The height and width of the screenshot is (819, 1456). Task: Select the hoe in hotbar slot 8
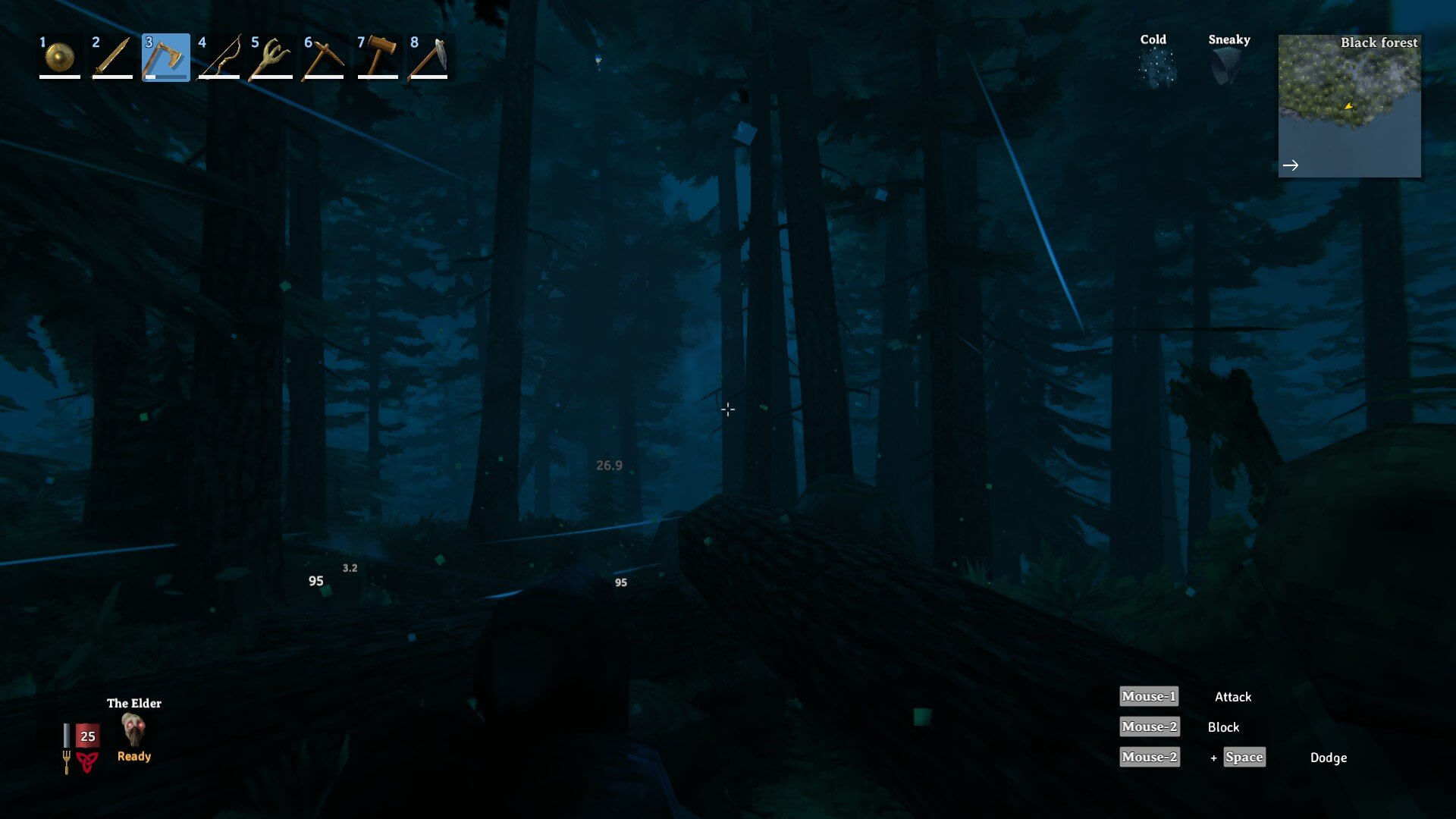[x=430, y=57]
